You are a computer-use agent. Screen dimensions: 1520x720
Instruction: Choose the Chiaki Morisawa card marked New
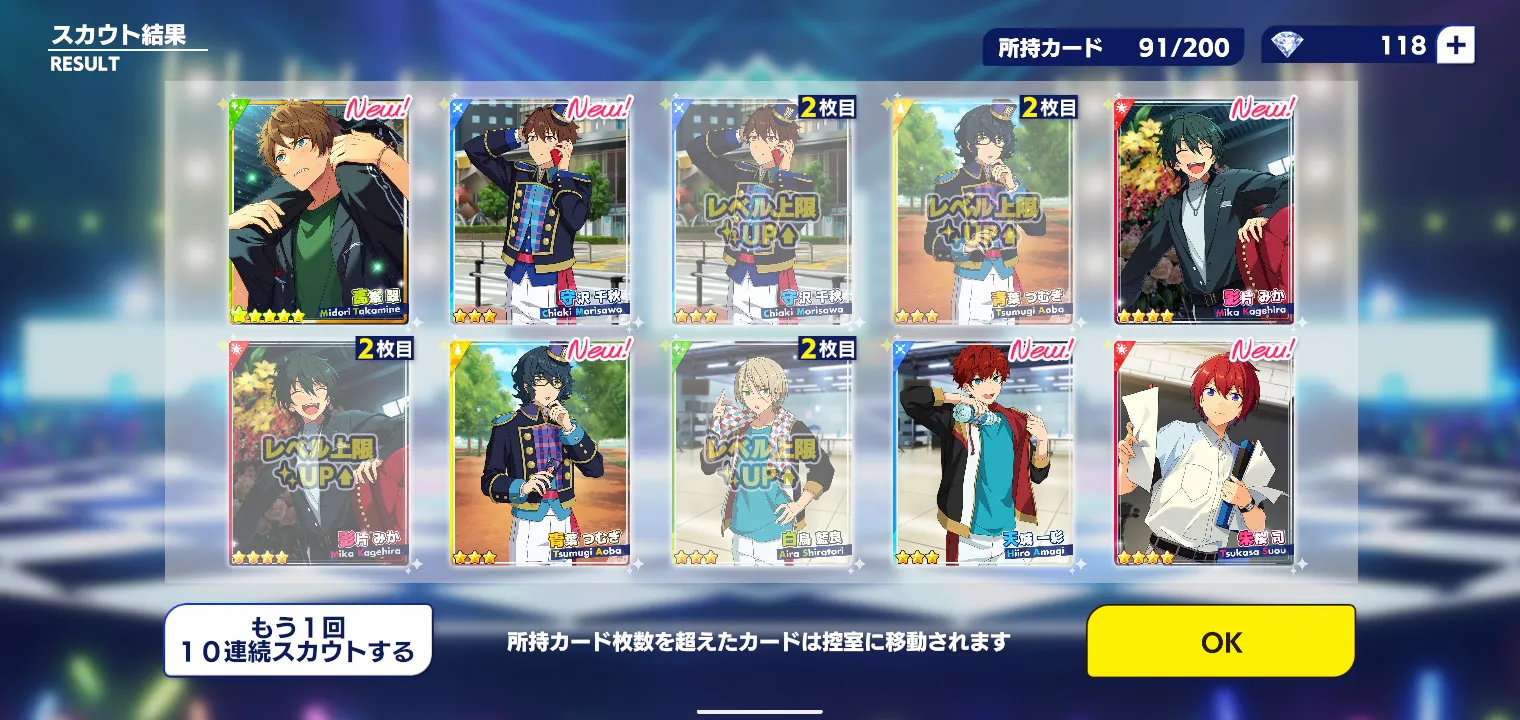click(x=541, y=211)
